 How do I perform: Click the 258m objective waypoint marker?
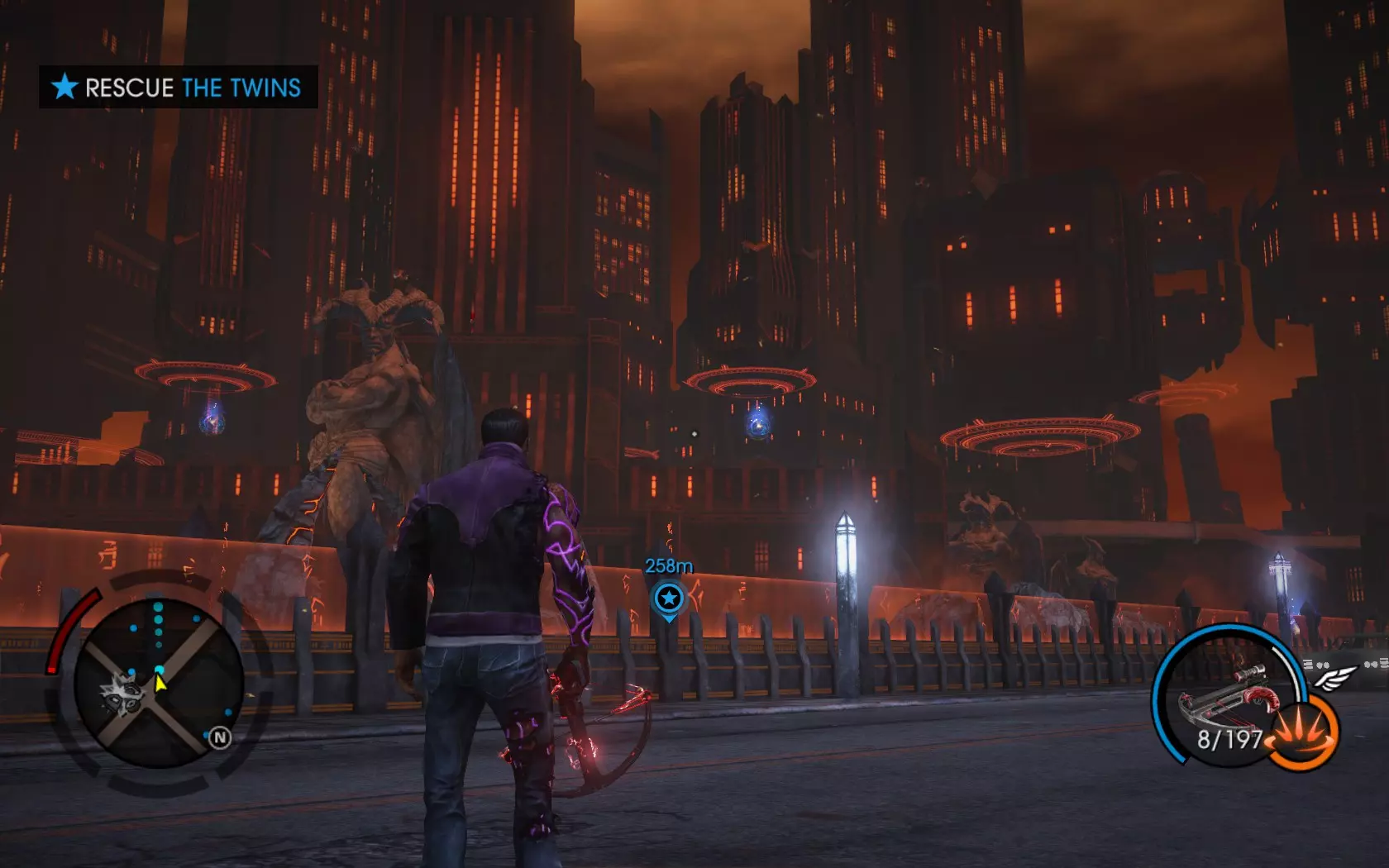(x=668, y=598)
